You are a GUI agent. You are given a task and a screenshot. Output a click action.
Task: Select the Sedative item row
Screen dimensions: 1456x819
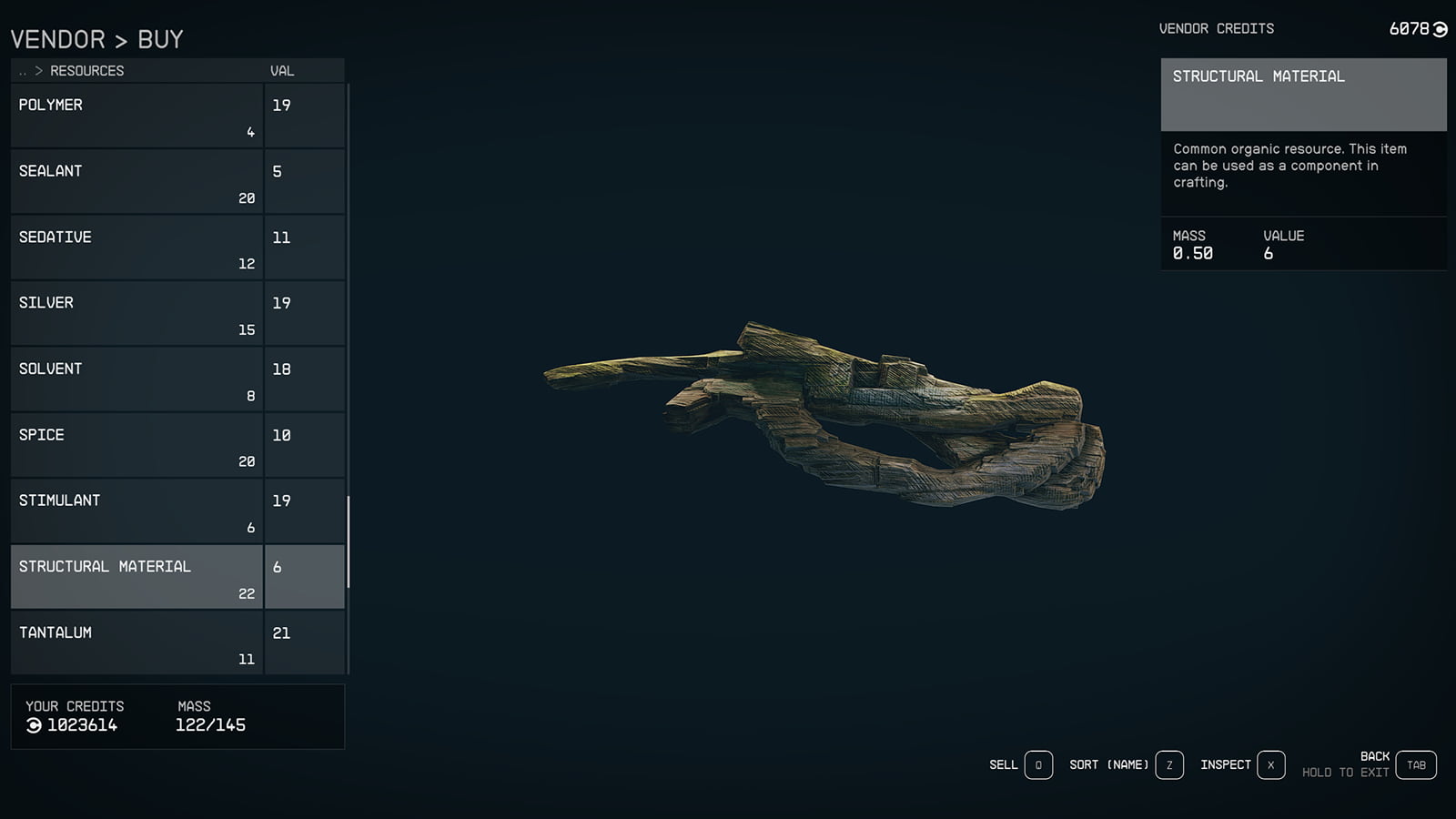pyautogui.click(x=136, y=248)
